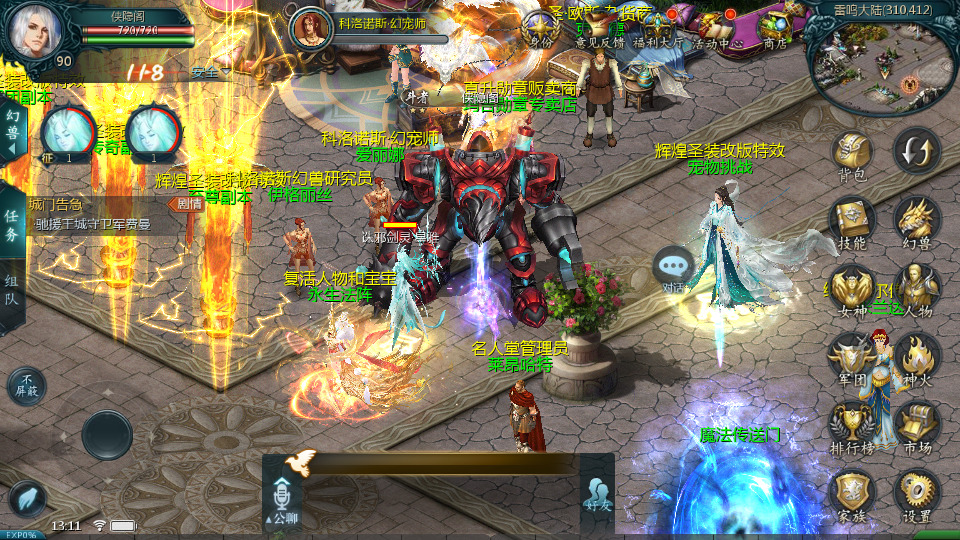Switch to the 任务 quest tab
The width and height of the screenshot is (960, 540).
(12, 226)
